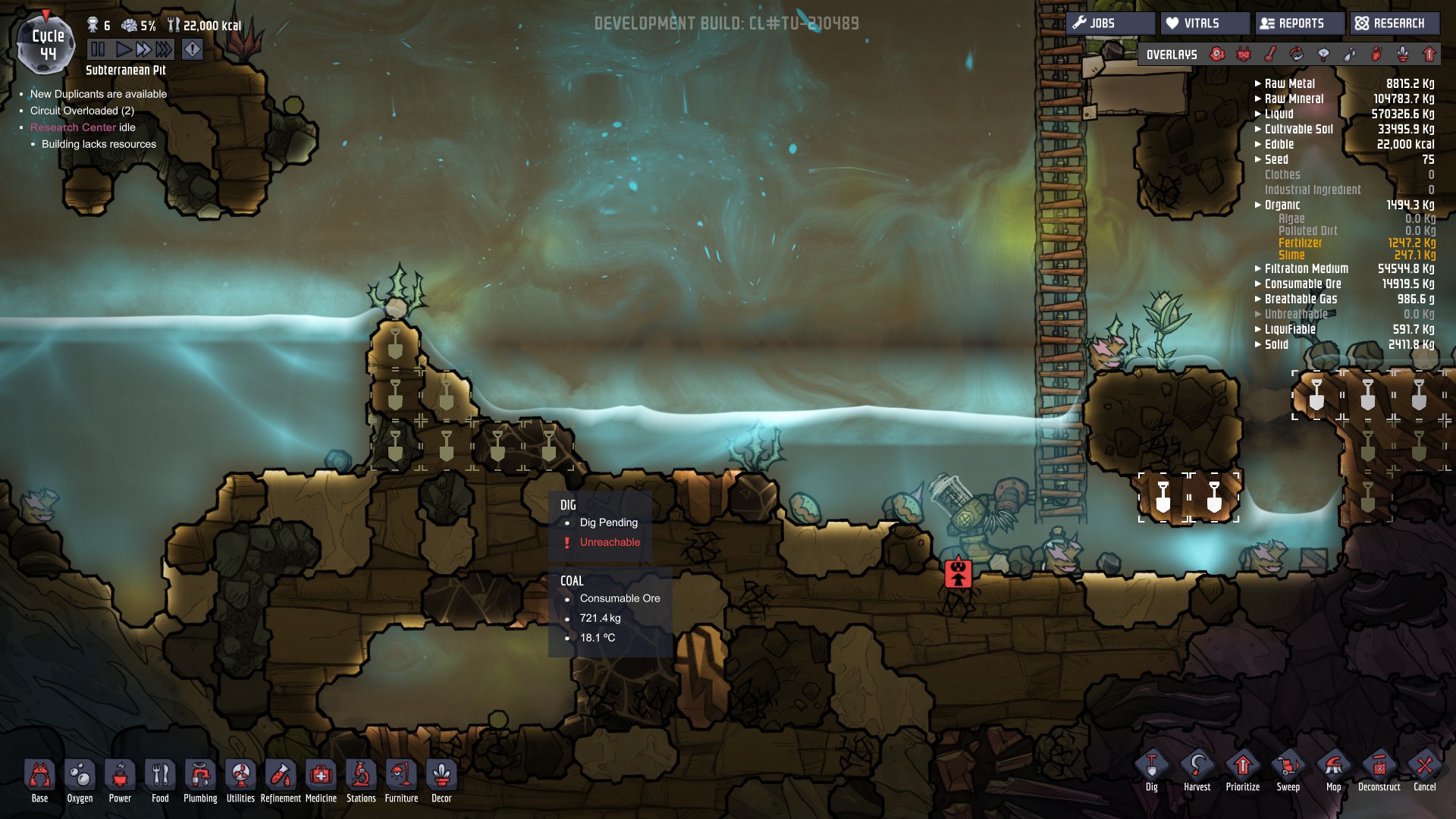Expand the Raw Metal resource list

pos(1289,83)
